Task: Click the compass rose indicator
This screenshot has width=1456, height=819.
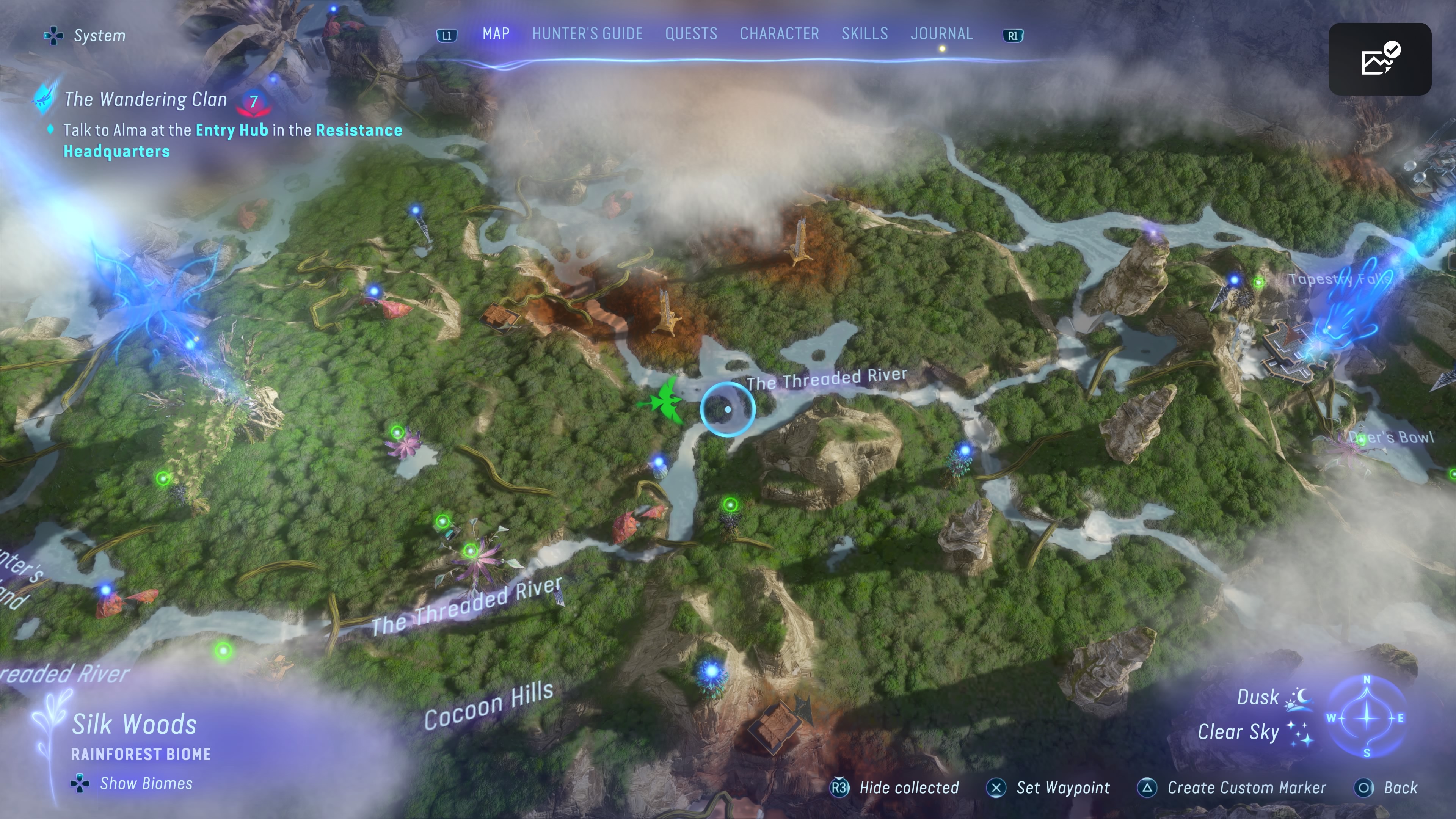Action: [x=1366, y=717]
